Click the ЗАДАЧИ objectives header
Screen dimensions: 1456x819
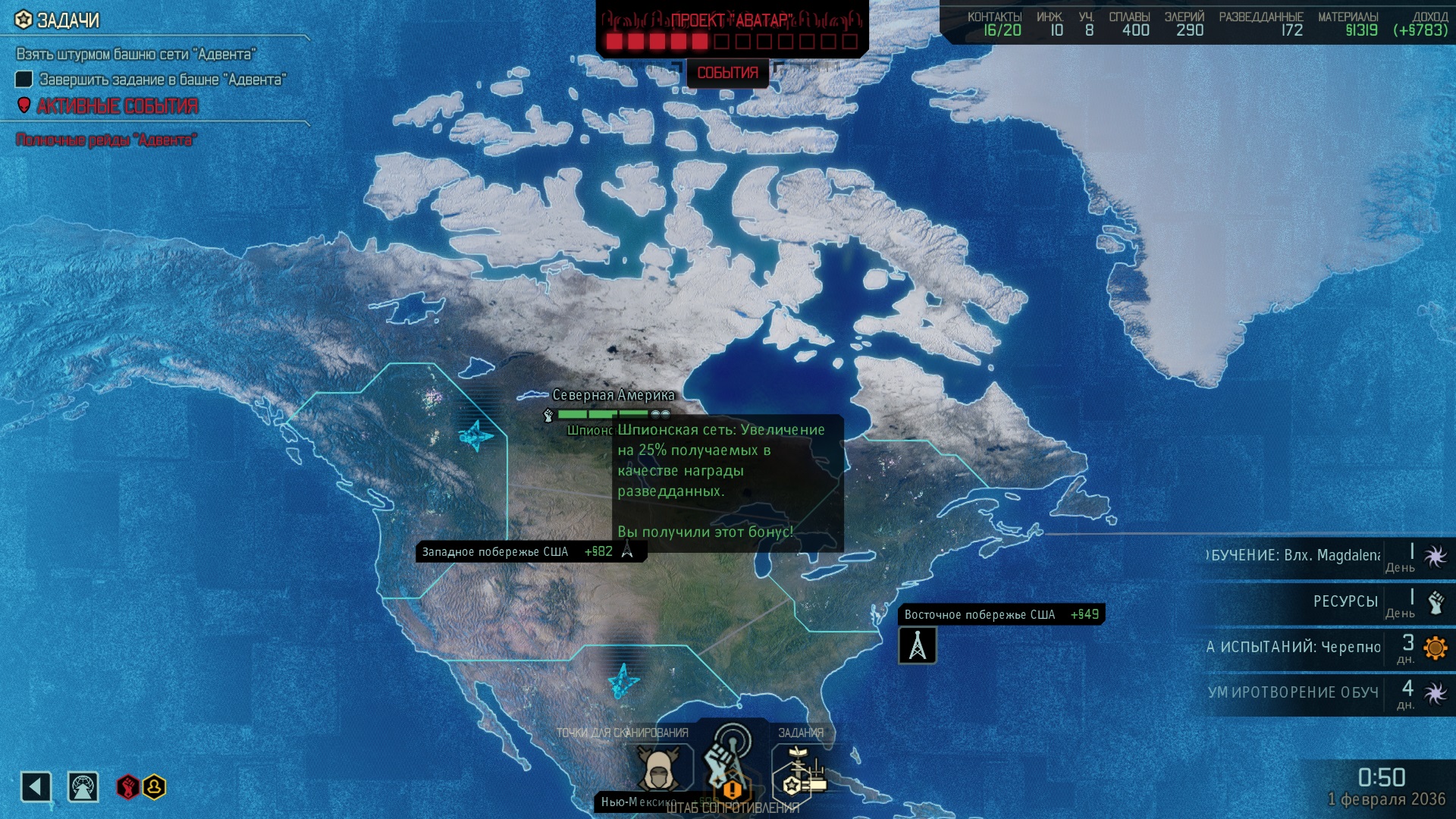(67, 20)
